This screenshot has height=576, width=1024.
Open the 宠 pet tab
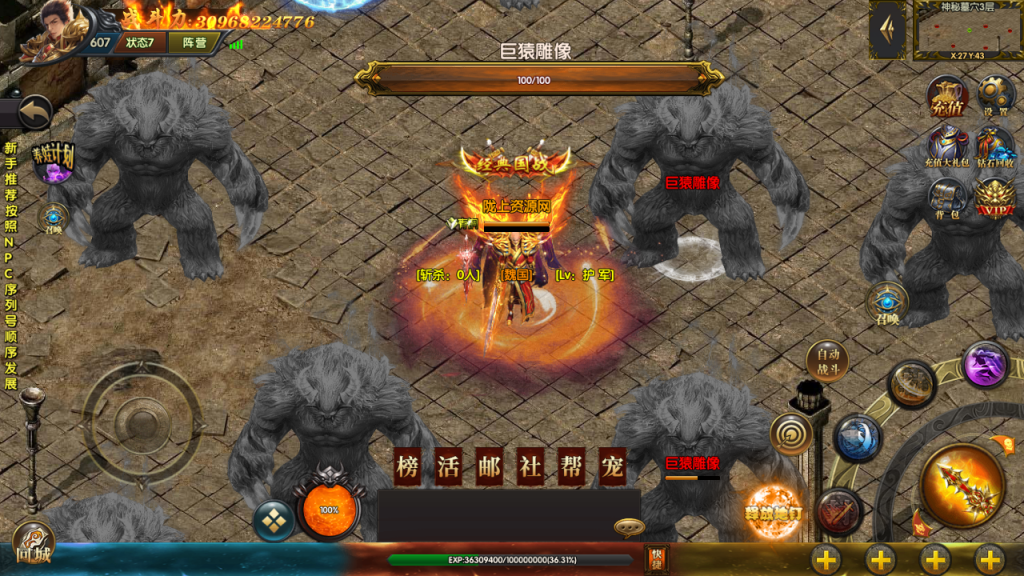tap(612, 467)
